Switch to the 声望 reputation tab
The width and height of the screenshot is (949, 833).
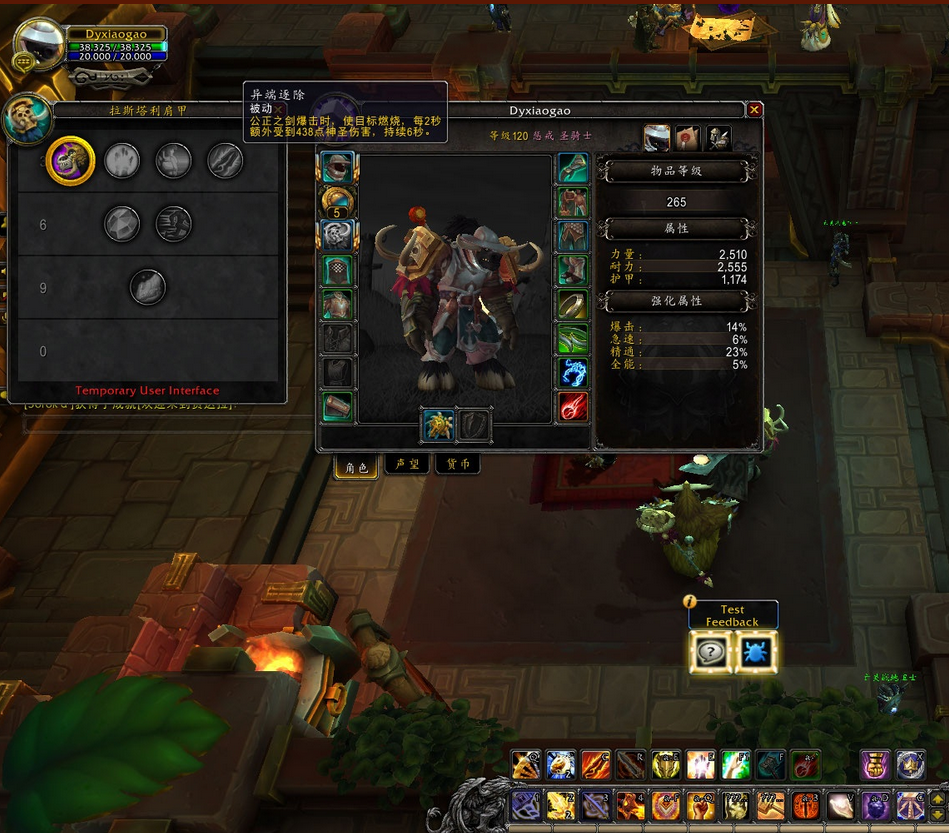407,465
